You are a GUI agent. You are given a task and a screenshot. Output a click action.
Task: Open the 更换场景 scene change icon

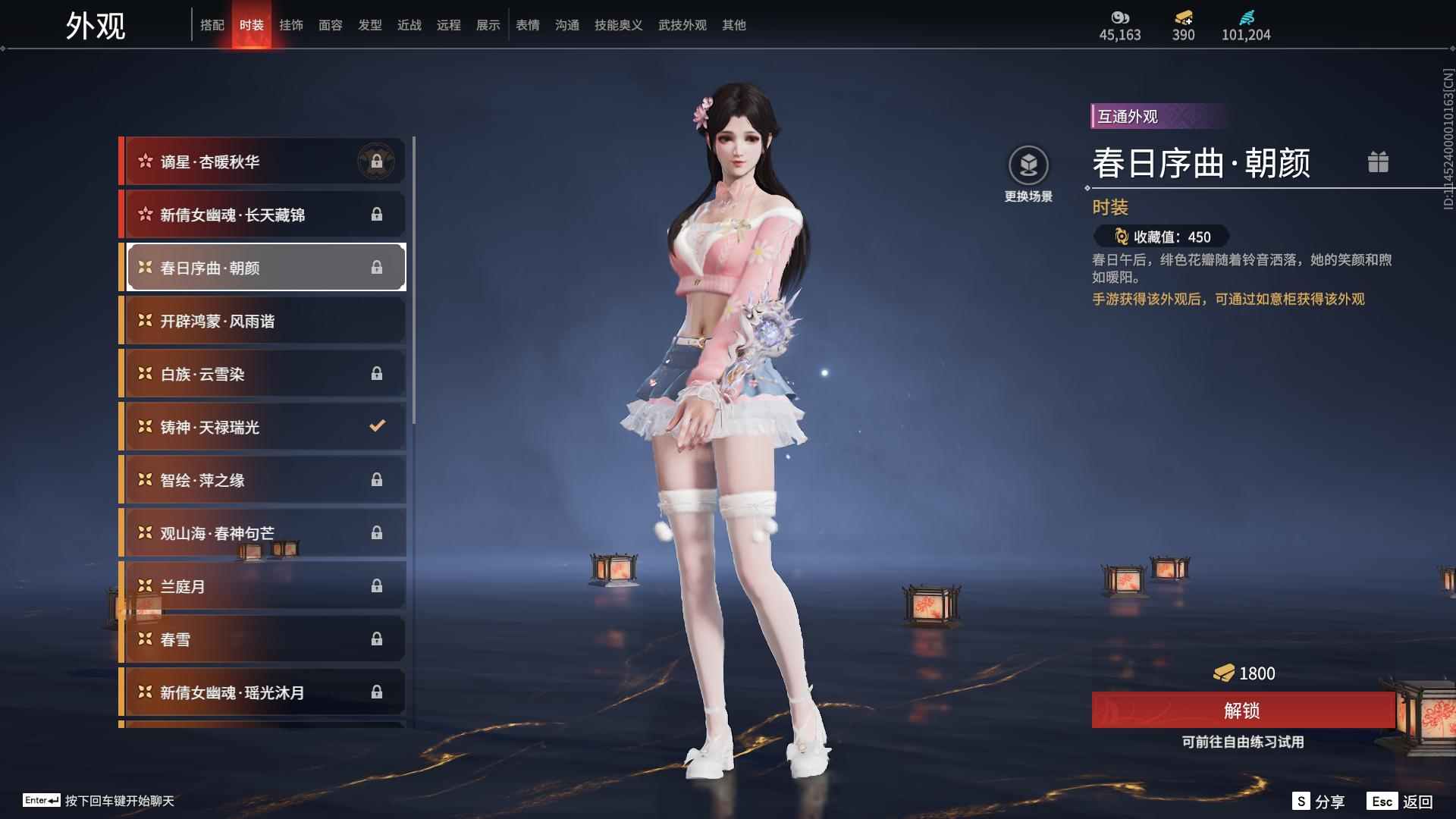tap(1029, 164)
